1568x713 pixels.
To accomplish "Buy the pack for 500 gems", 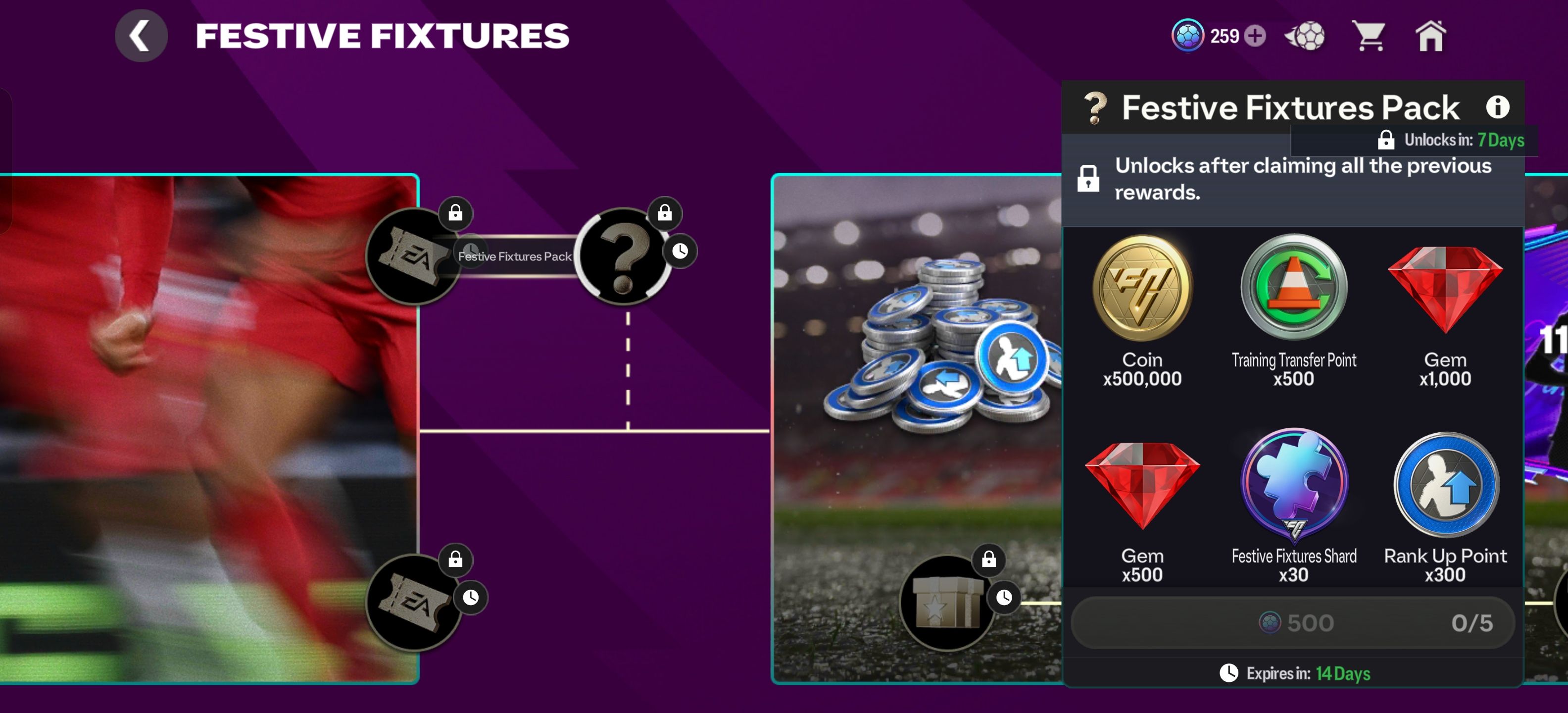I will pos(1292,623).
